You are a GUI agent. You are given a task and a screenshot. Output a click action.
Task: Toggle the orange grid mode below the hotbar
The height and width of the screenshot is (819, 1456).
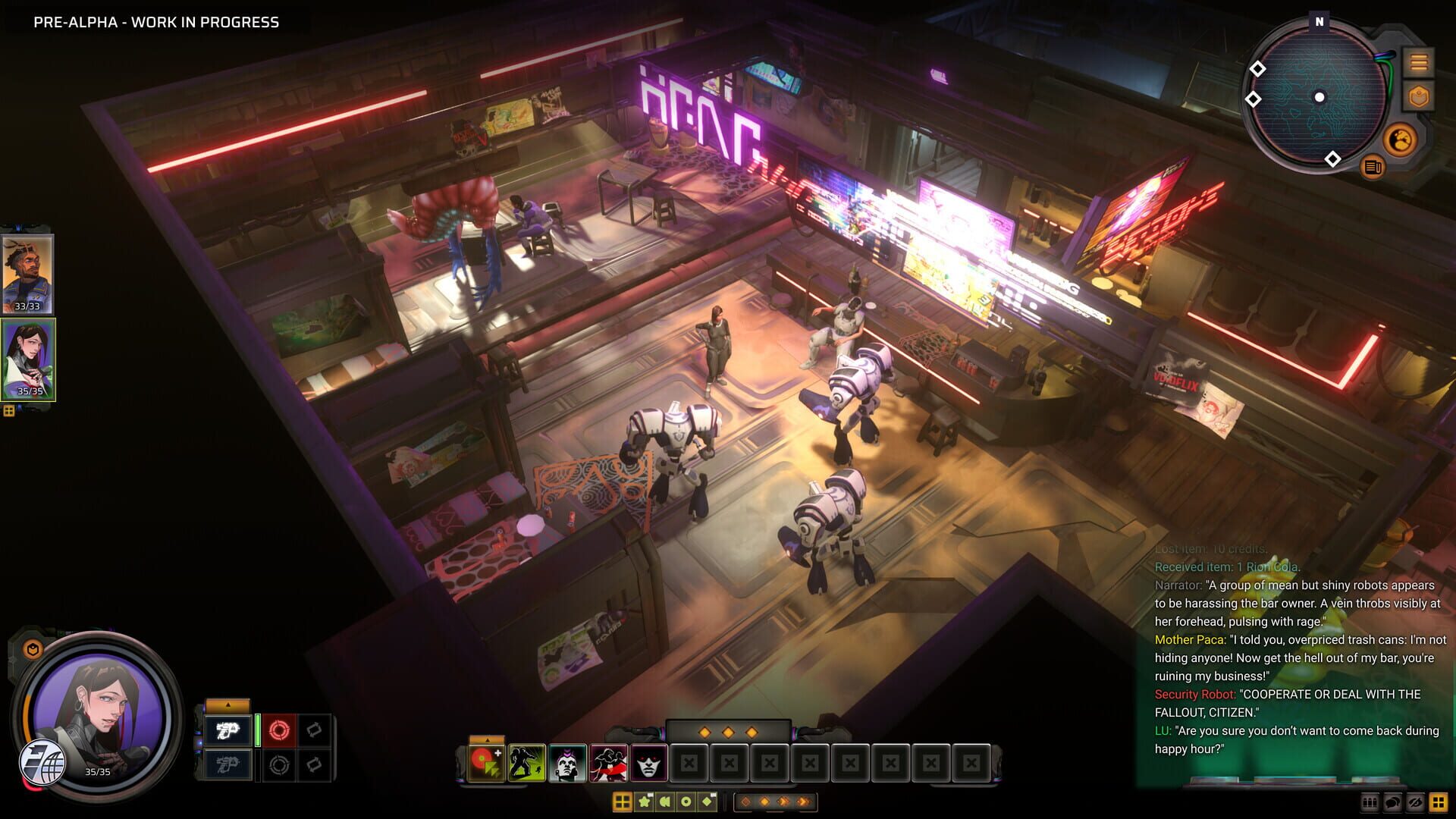tap(623, 800)
